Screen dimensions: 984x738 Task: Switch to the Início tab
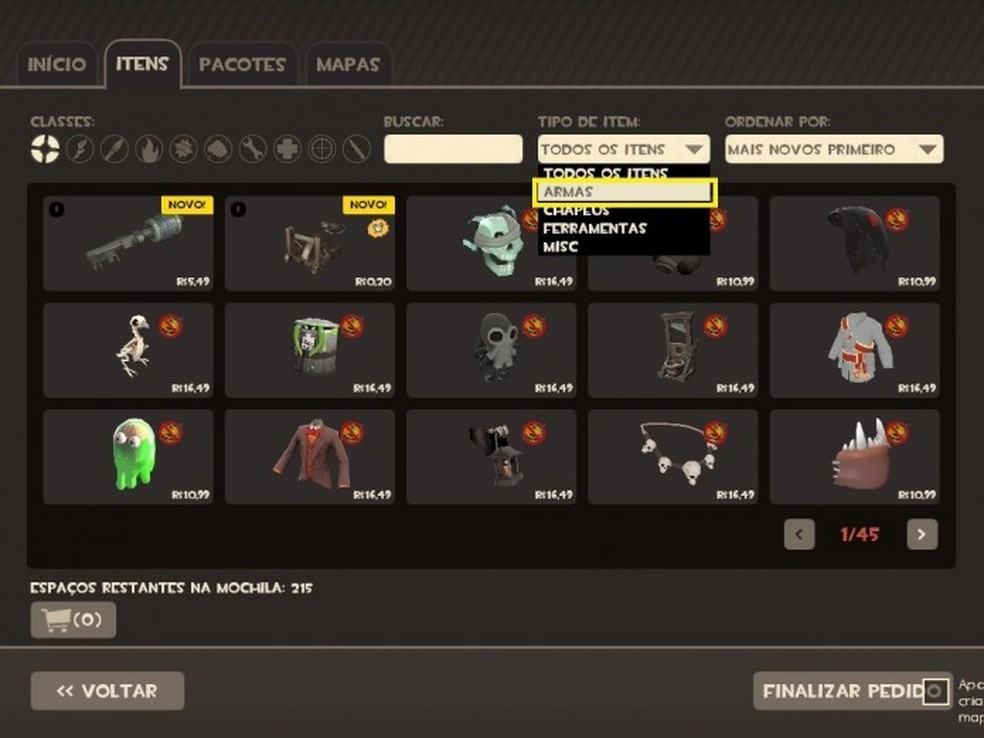56,65
